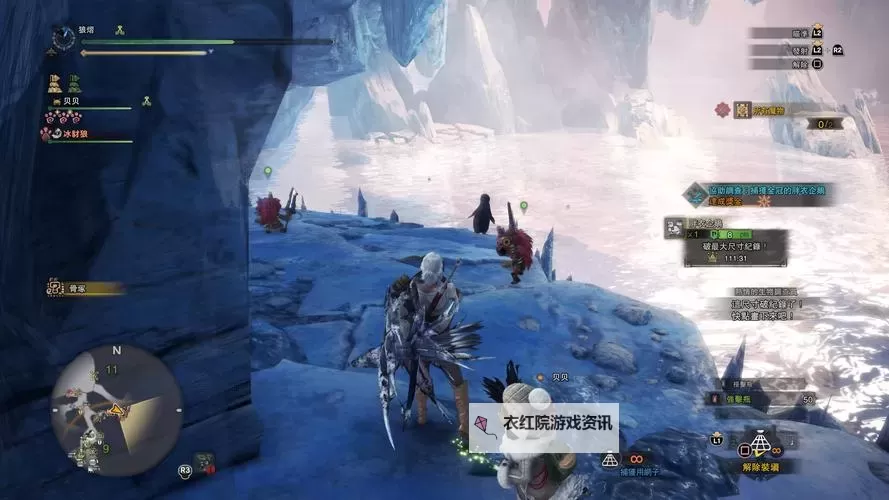Click the Palico 贝贝 status entry
The height and width of the screenshot is (500, 889).
coord(90,103)
